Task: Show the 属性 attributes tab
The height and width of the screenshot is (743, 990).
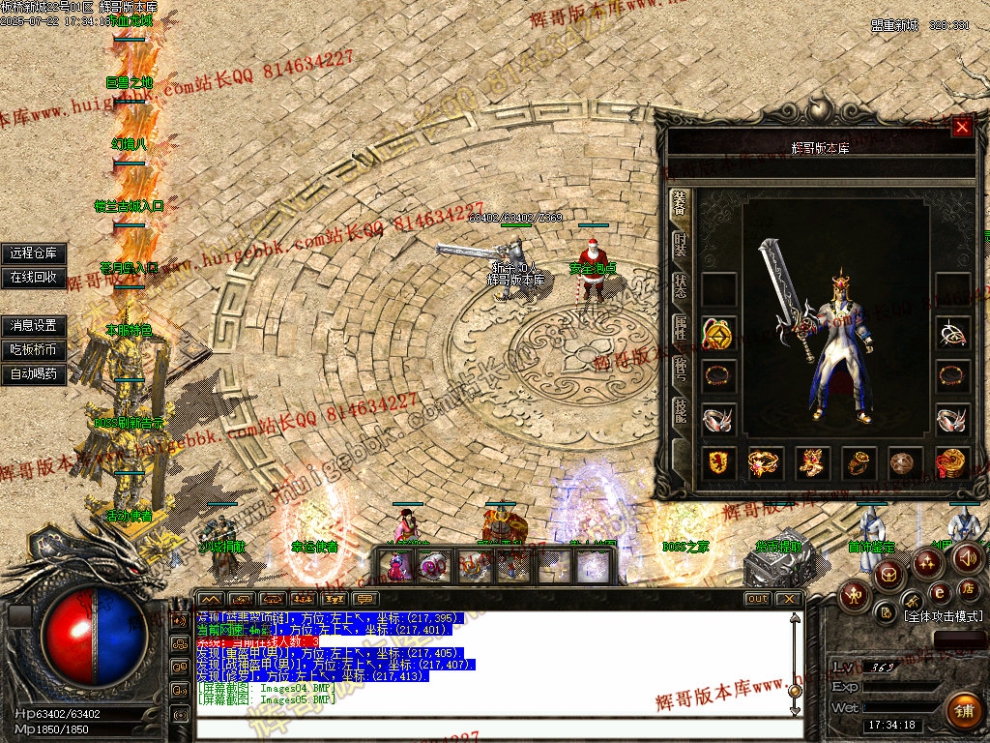Action: pyautogui.click(x=680, y=330)
